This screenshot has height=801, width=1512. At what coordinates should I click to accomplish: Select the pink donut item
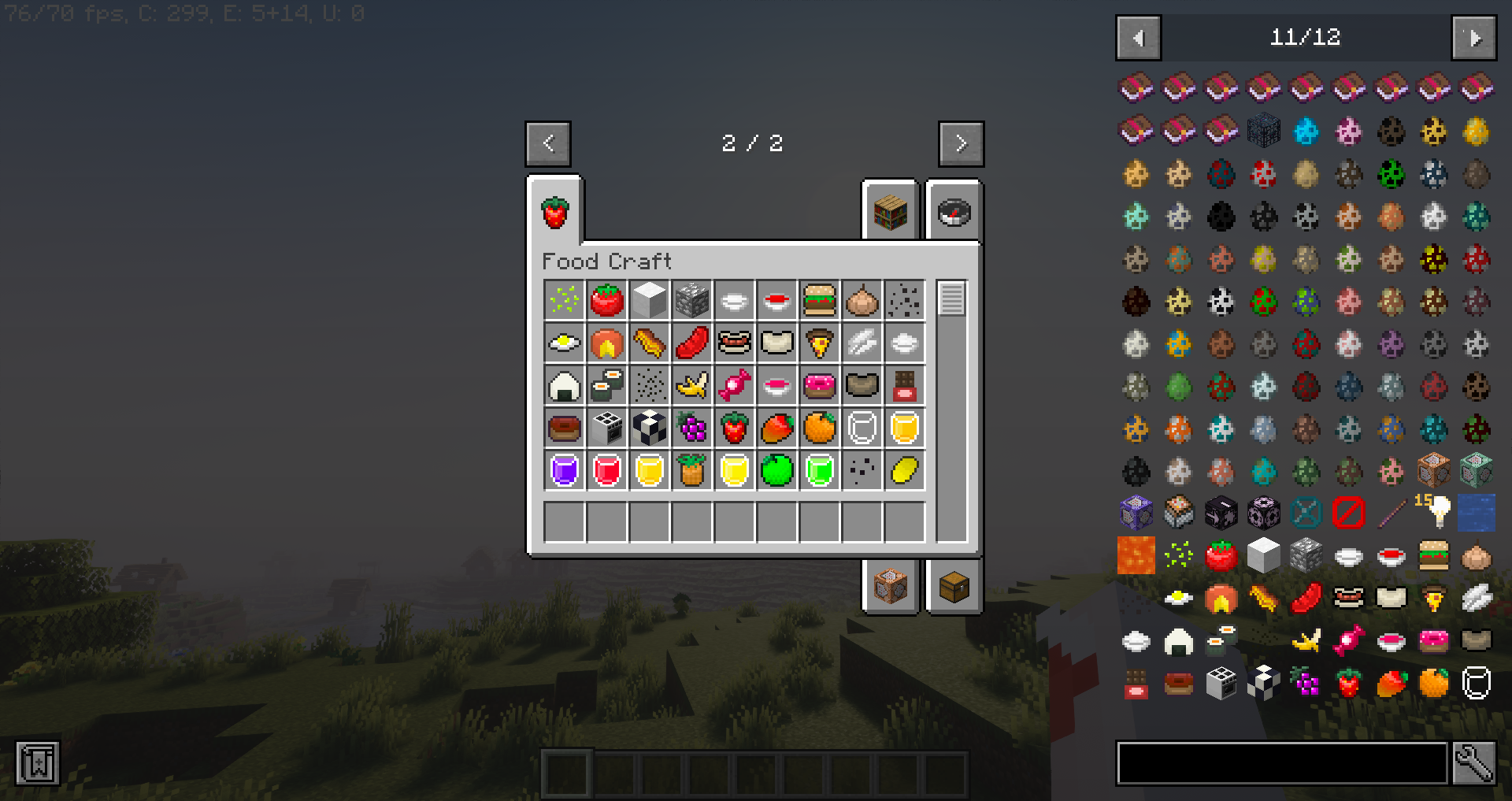(x=820, y=385)
